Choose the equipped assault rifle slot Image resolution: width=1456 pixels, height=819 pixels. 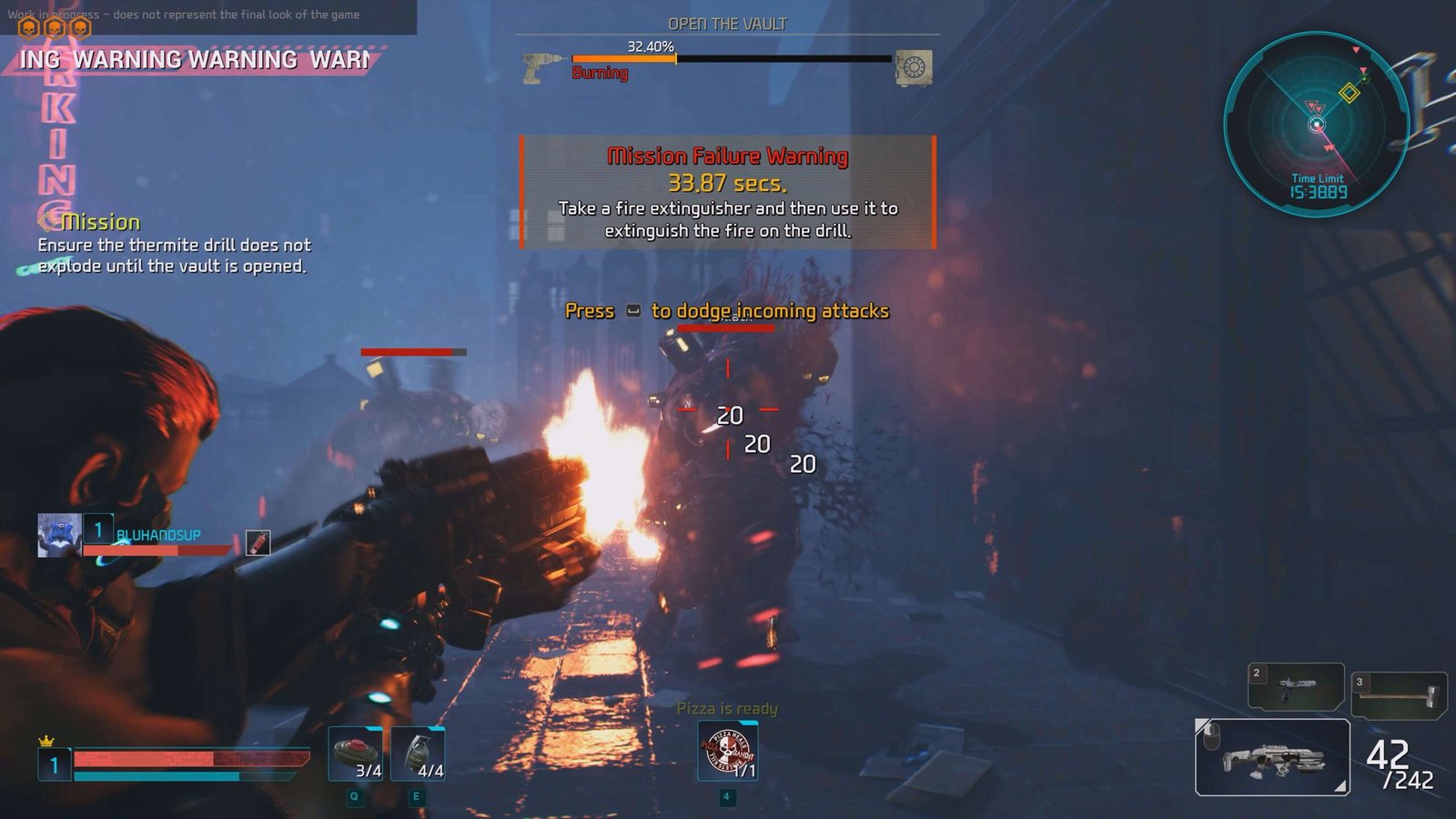(x=1272, y=757)
